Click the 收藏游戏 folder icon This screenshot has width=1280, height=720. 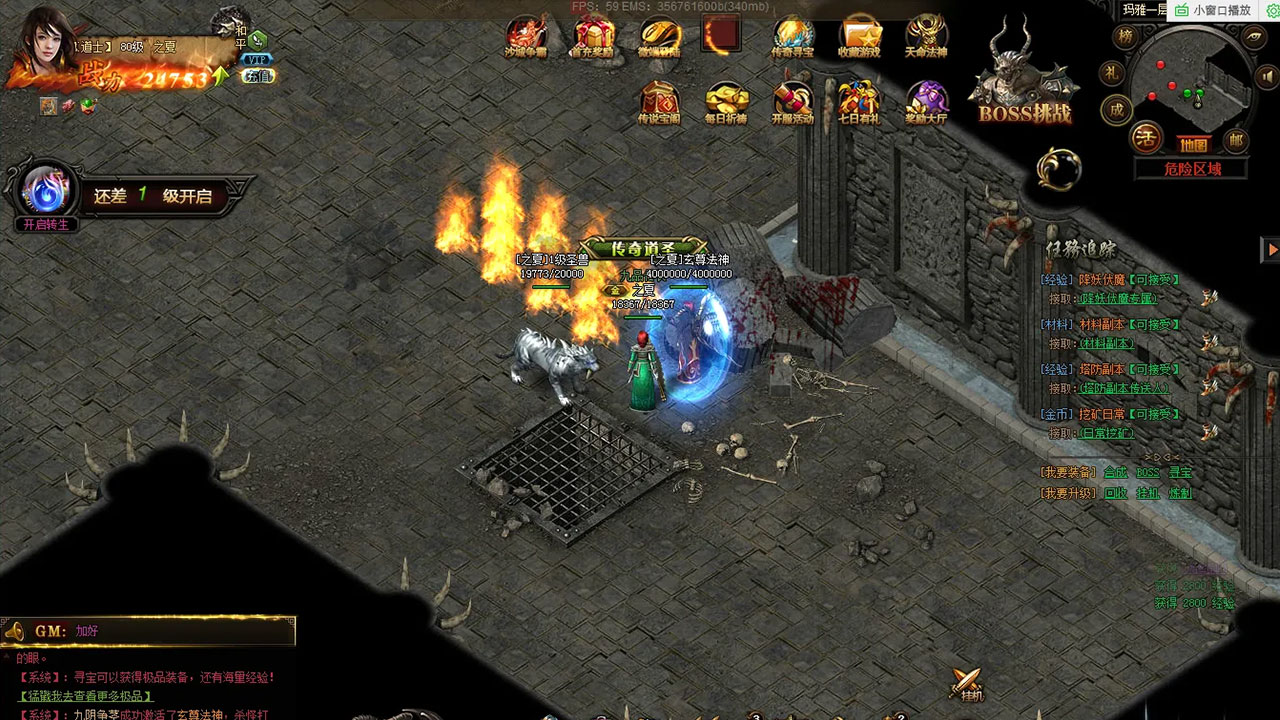coord(860,37)
